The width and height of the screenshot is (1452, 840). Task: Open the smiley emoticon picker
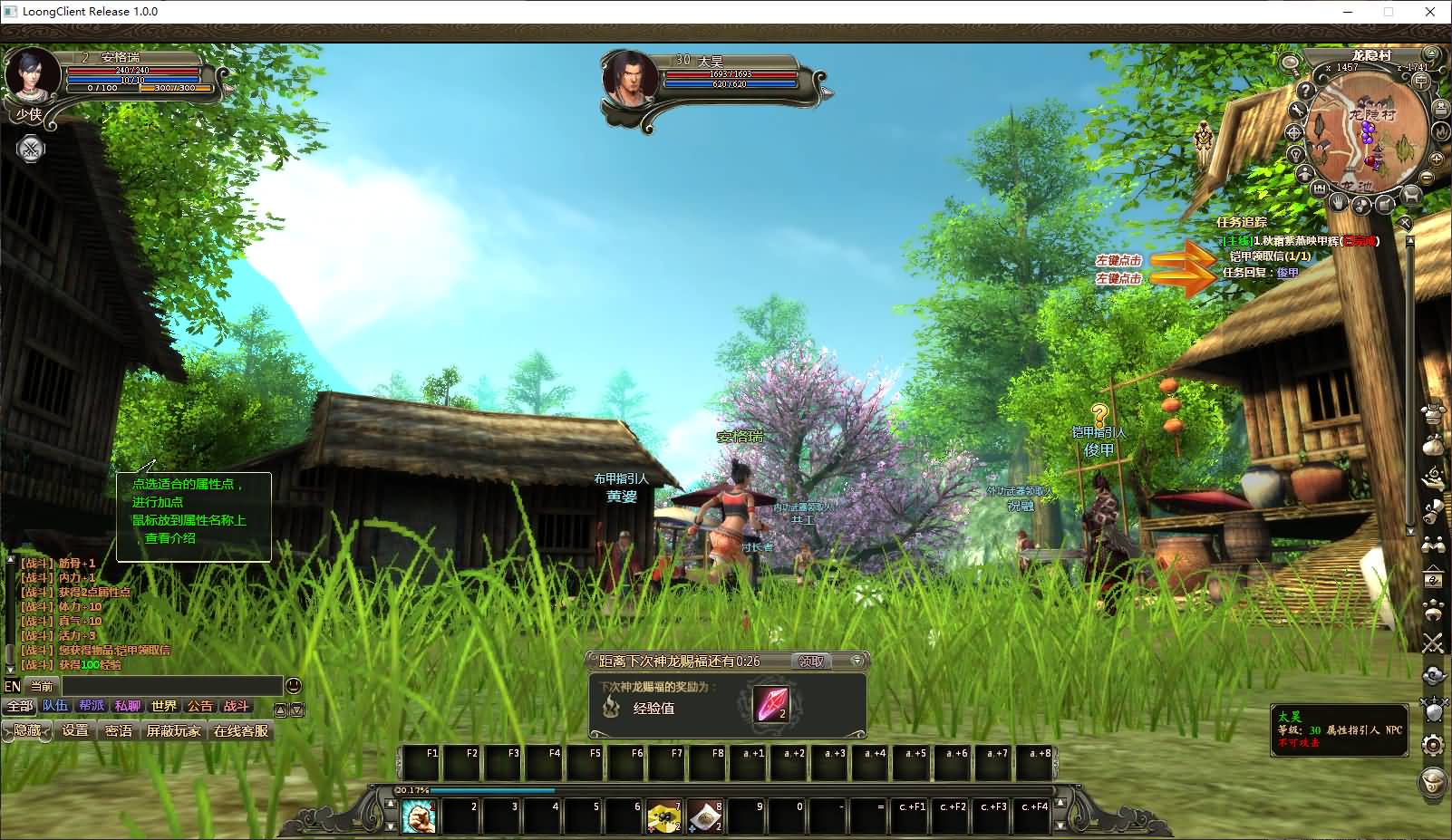(x=294, y=686)
